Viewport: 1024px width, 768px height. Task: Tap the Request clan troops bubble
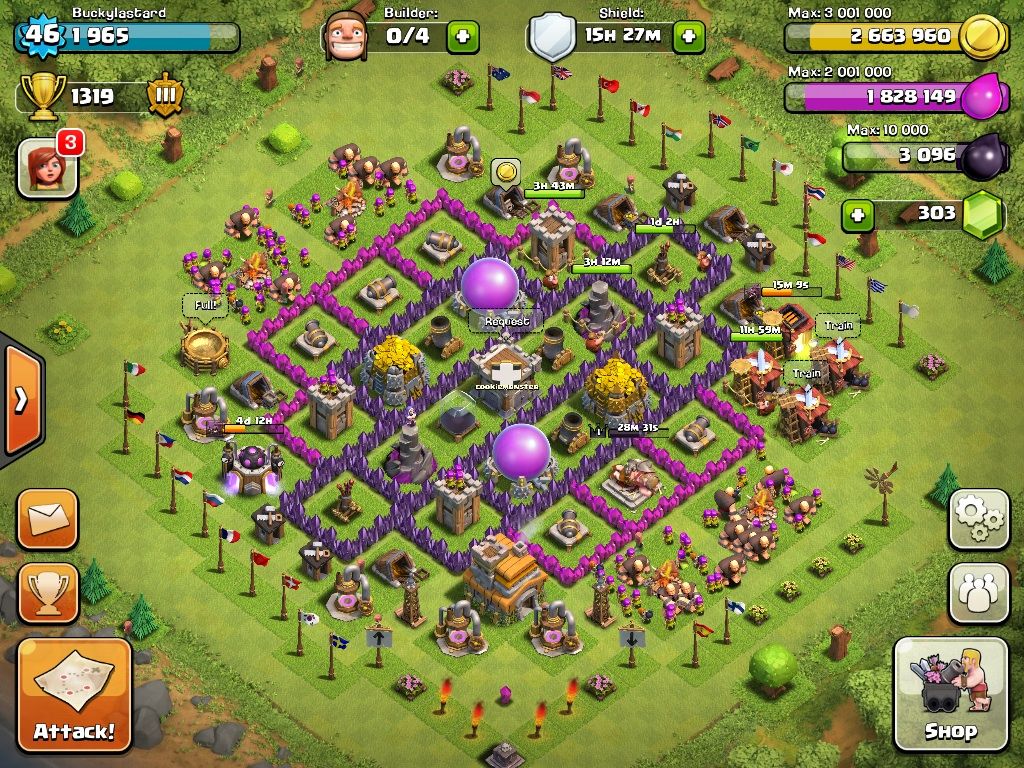[x=506, y=321]
